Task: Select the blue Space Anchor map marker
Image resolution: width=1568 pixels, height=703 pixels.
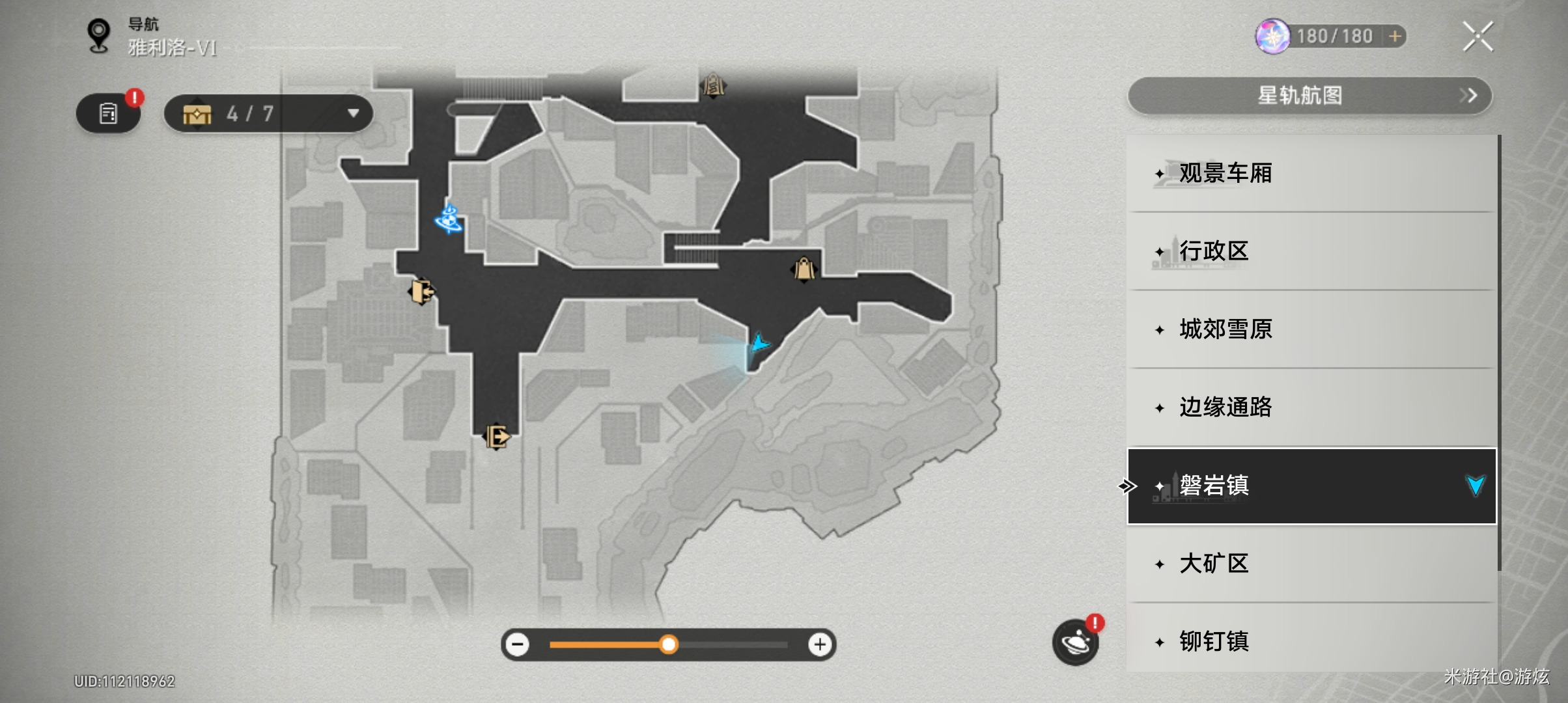Action: 449,219
